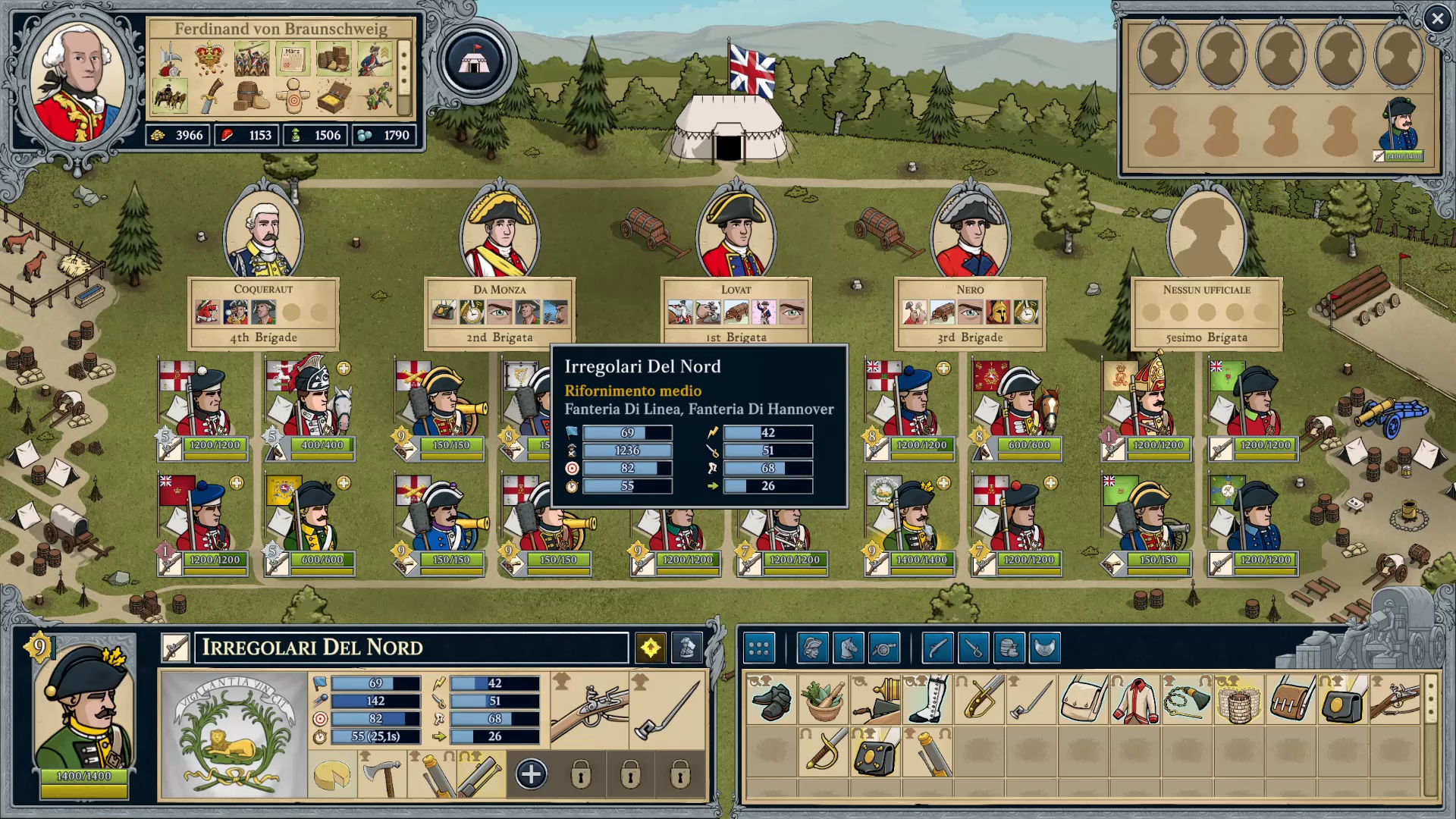This screenshot has width=1456, height=819.
Task: Click the add equipment plus slot
Action: point(531,774)
